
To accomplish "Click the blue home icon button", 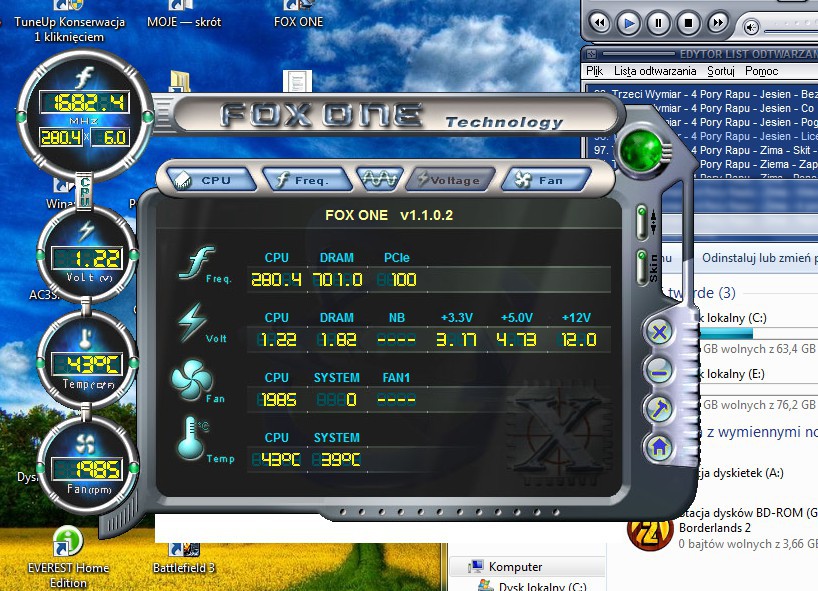I will click(658, 447).
